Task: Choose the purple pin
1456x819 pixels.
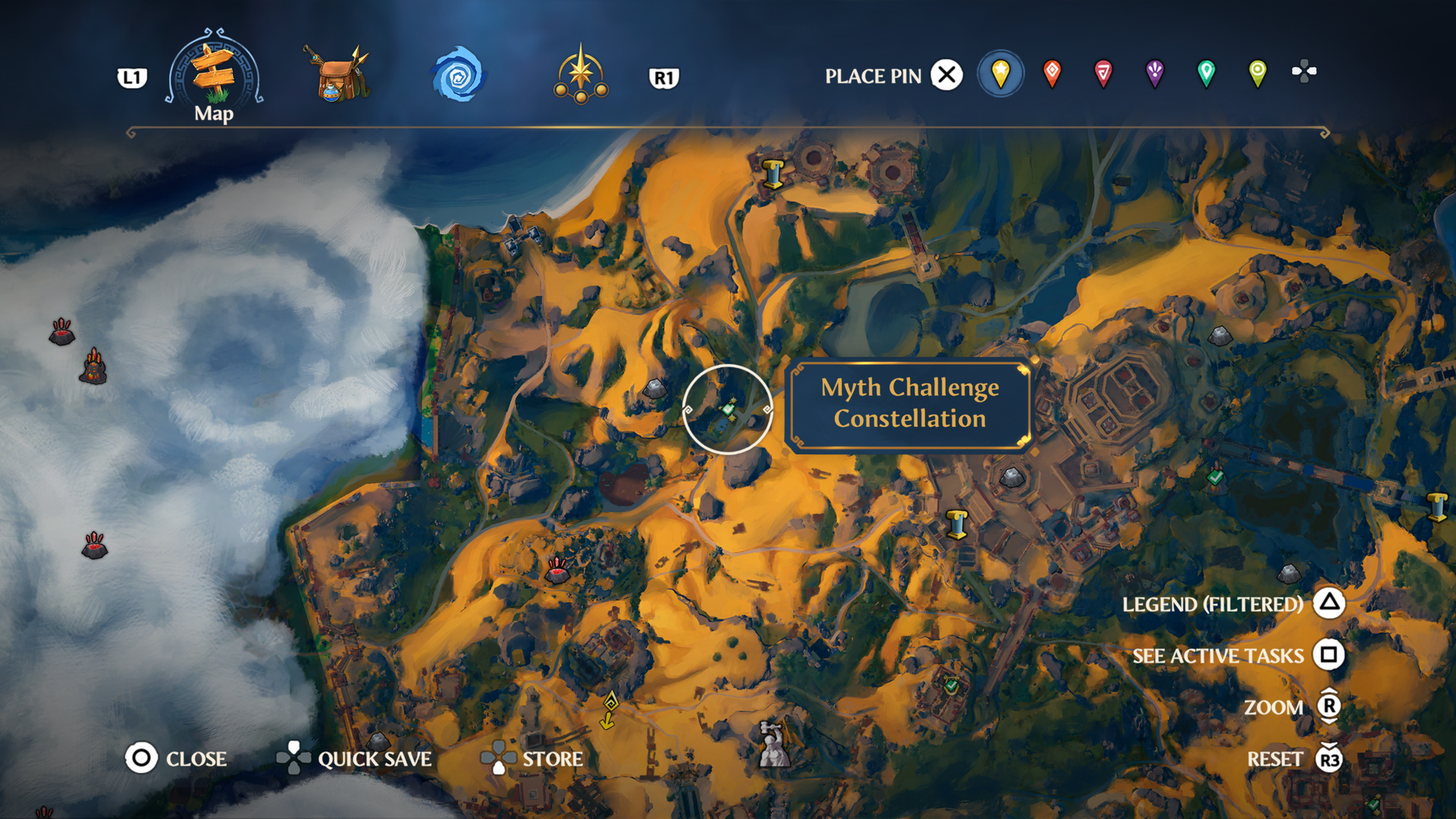Action: [1154, 74]
